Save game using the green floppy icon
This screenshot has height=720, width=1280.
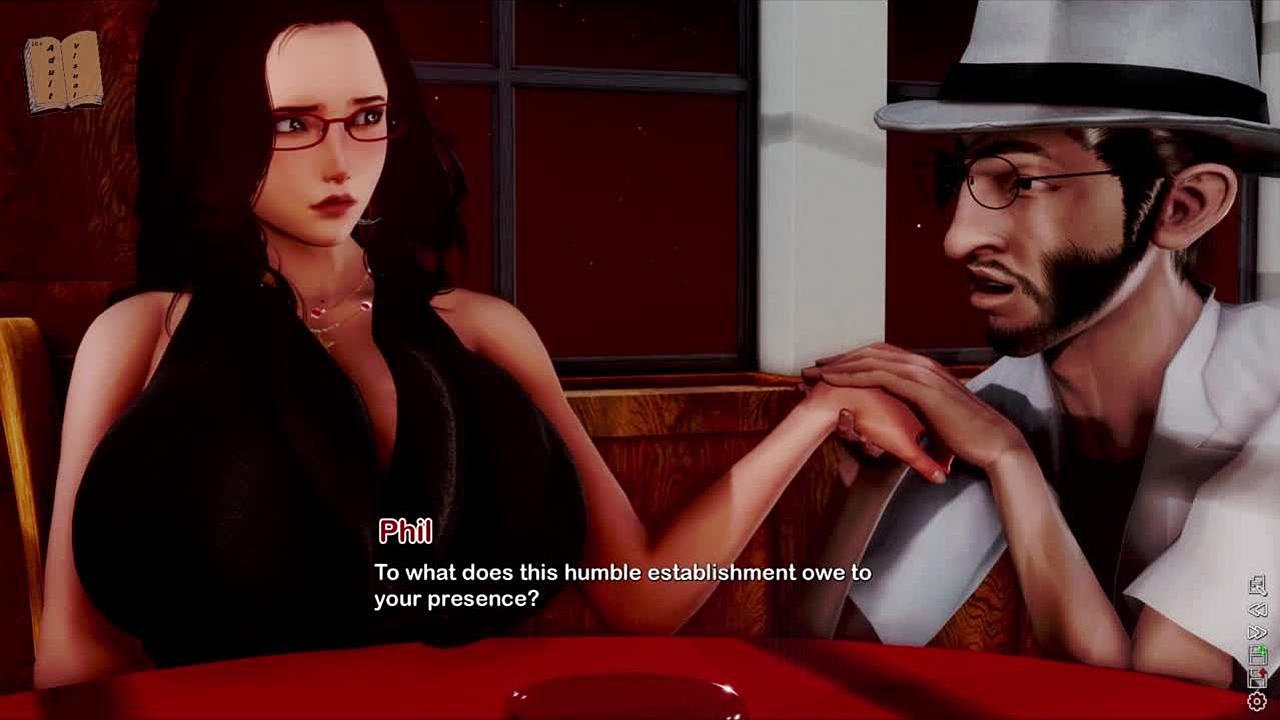pyautogui.click(x=1257, y=656)
